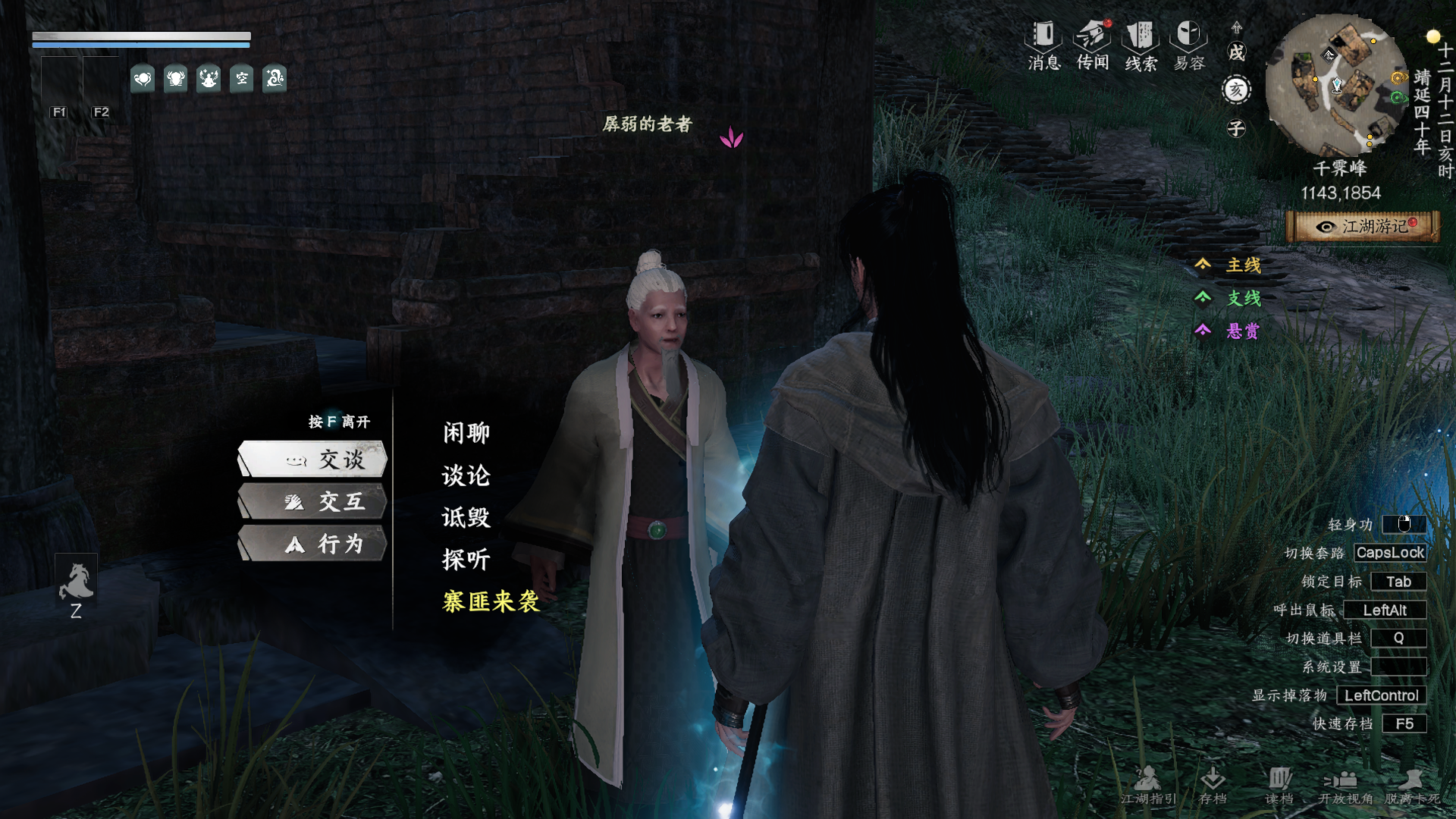The width and height of the screenshot is (1456, 819).
Task: Select the highlighted 寨匪来袭 quest dialogue
Action: (x=491, y=602)
